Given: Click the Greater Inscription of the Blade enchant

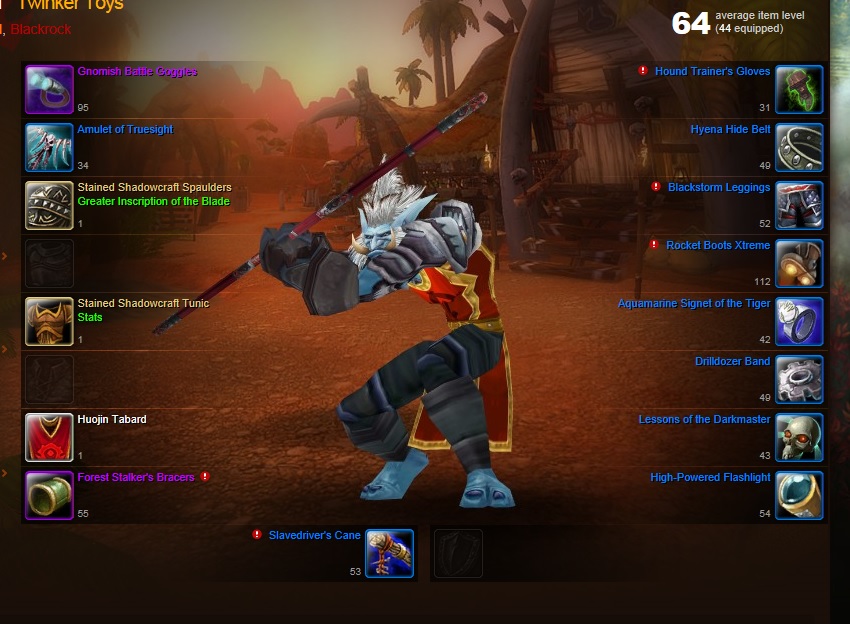Looking at the screenshot, I should [153, 202].
